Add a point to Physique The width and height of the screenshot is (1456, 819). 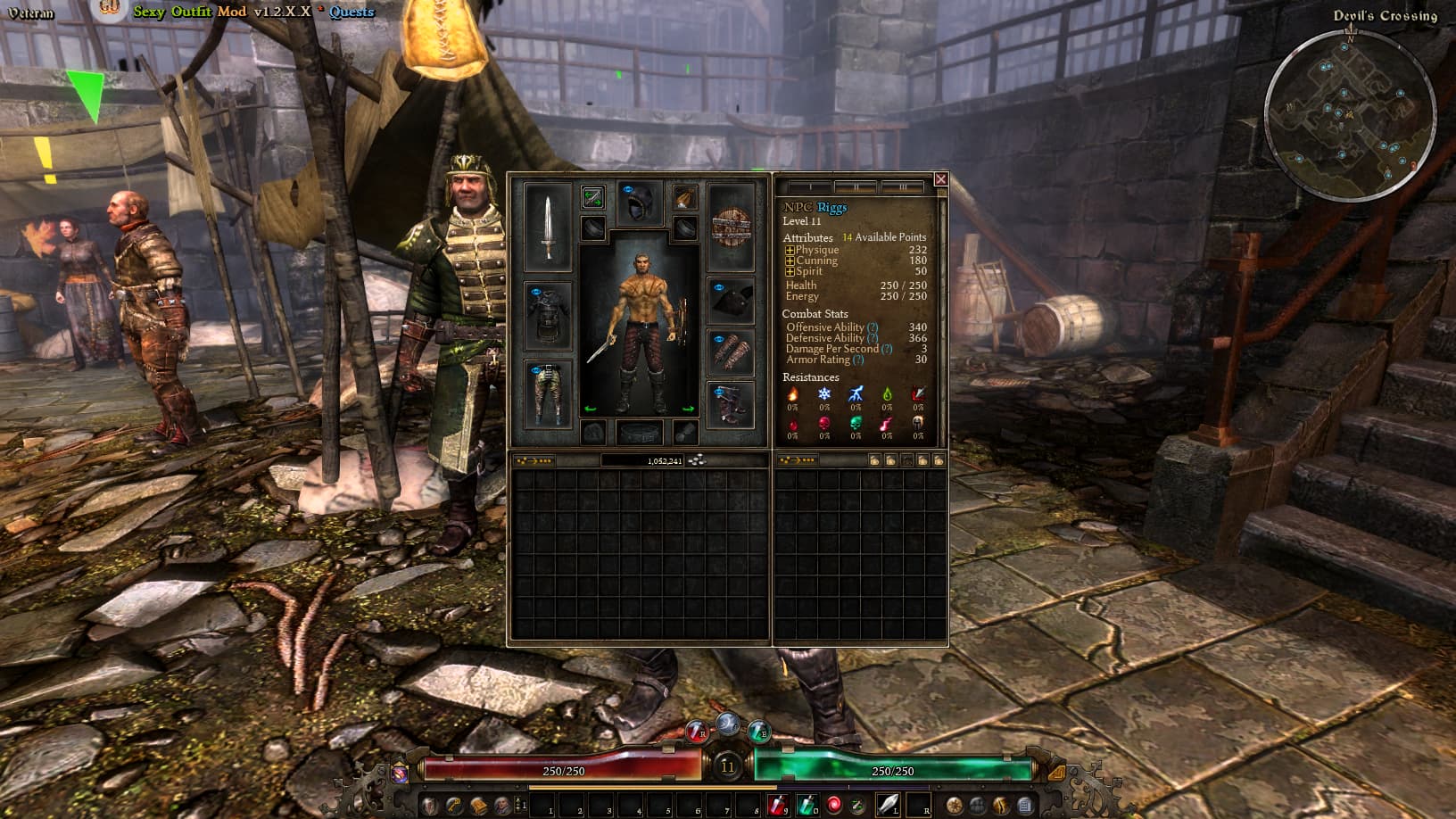coord(790,251)
